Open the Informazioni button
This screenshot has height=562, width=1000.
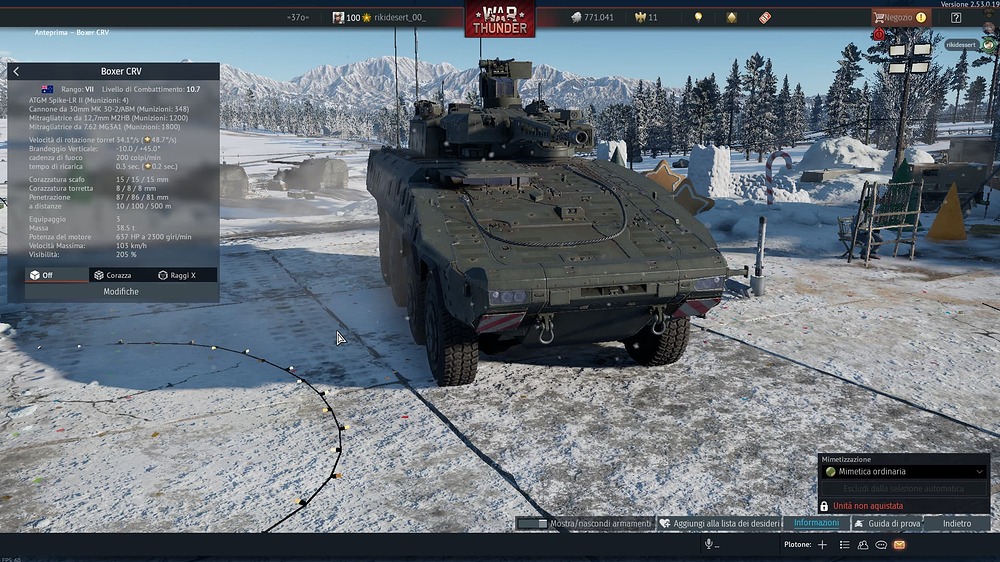[x=815, y=523]
